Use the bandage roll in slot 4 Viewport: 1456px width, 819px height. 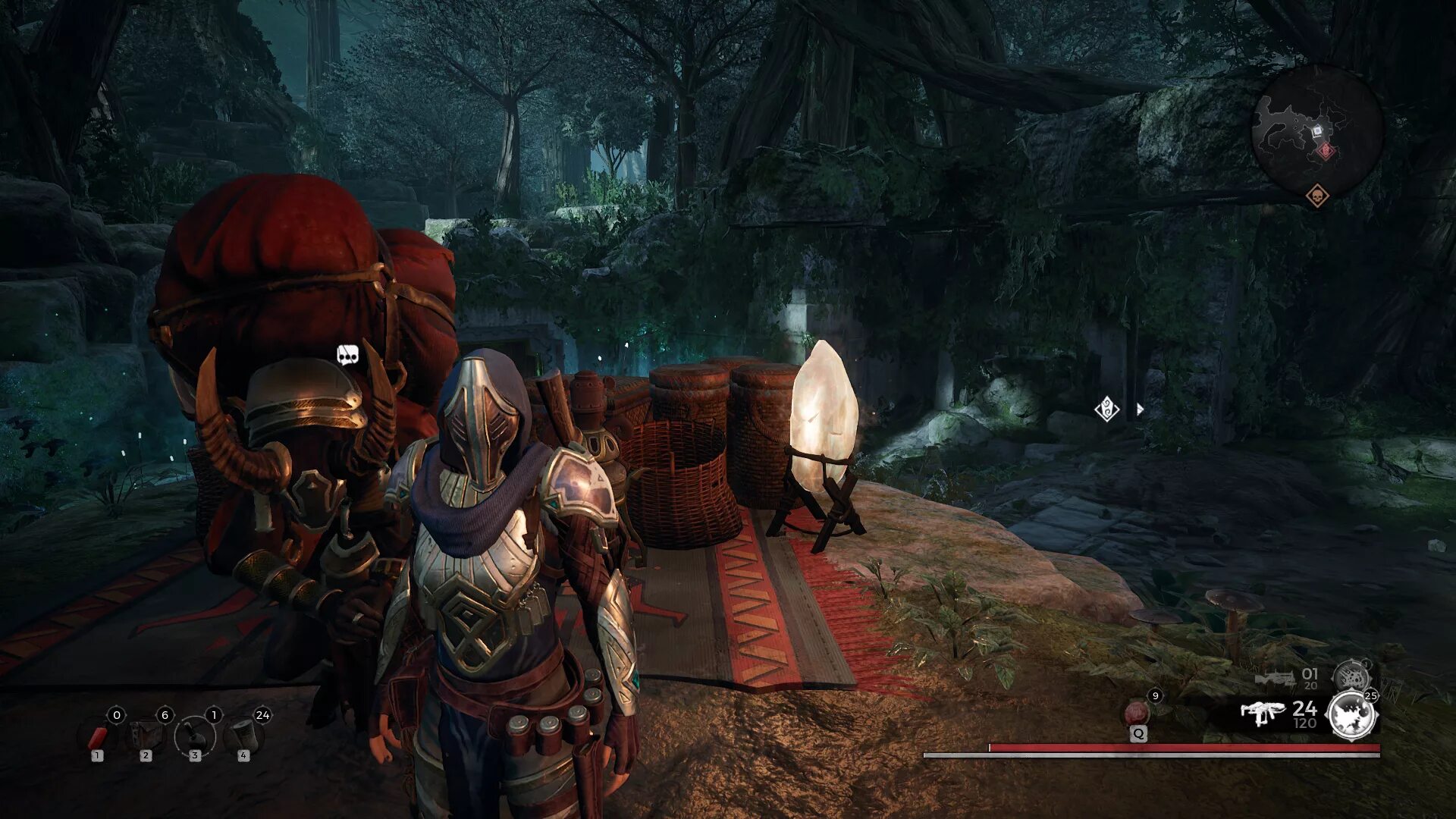243,736
